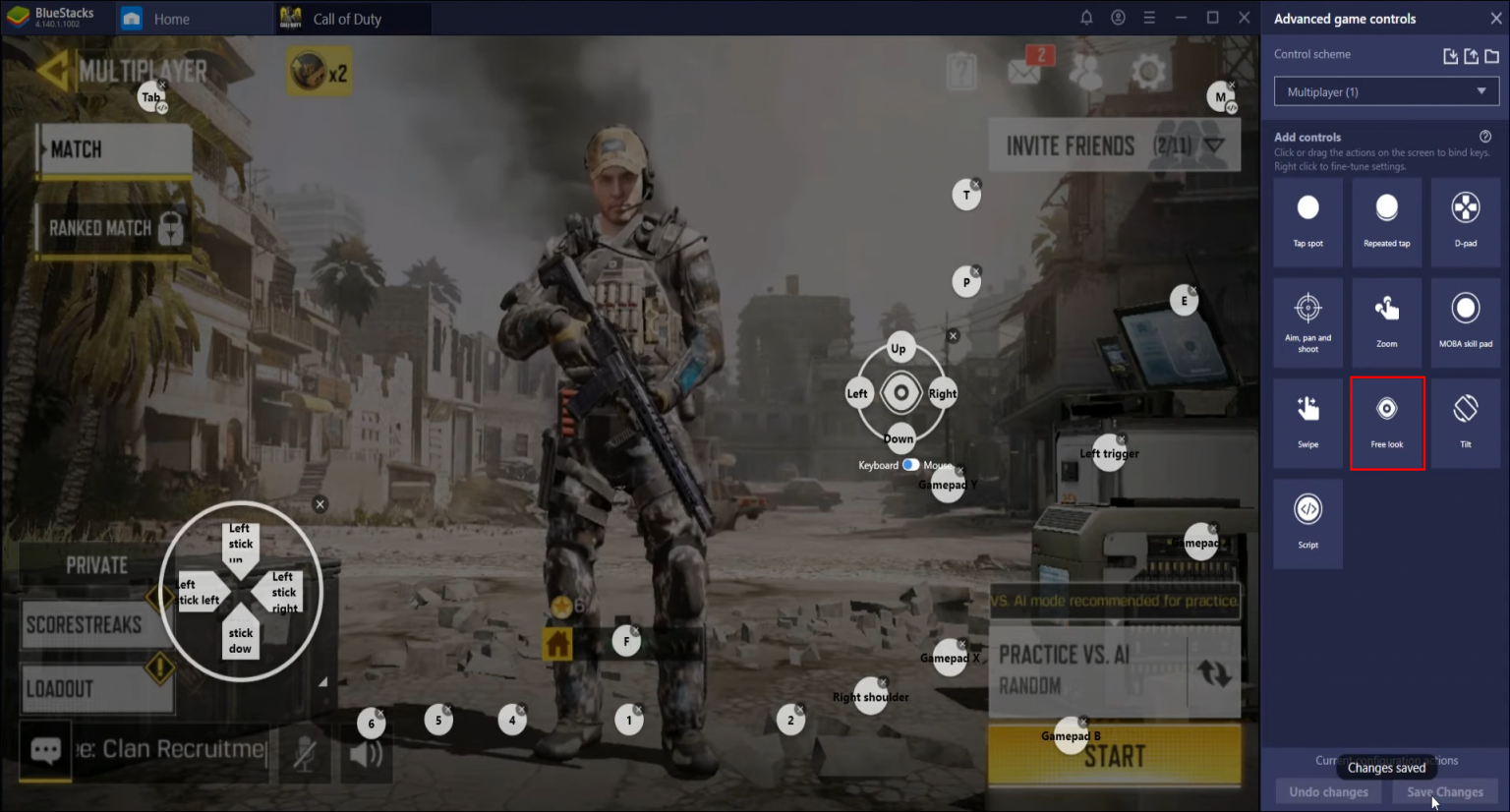Open the Multiplayer (1) control scheme dropdown
The height and width of the screenshot is (812, 1510).
click(1385, 90)
